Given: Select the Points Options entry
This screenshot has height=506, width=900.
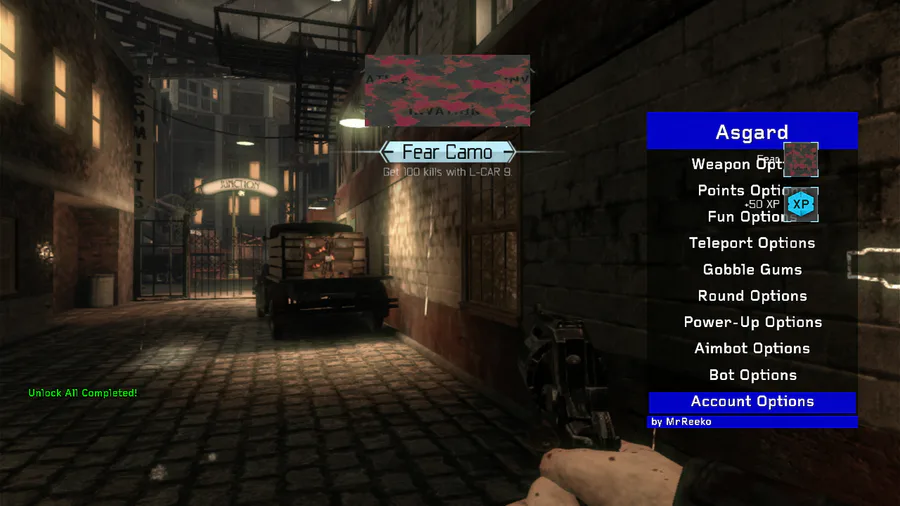Looking at the screenshot, I should click(x=740, y=190).
